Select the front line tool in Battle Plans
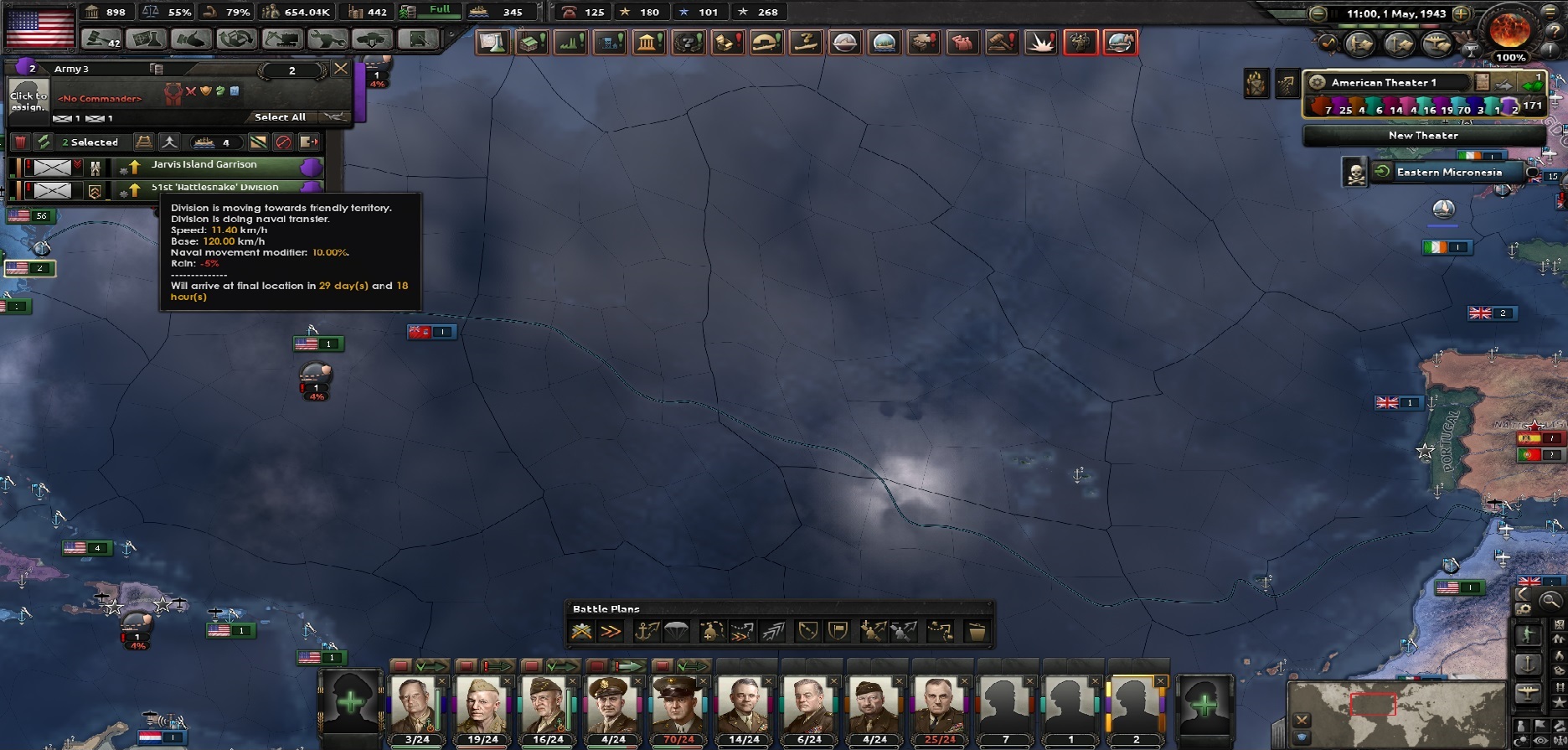The image size is (1568, 750). pos(582,631)
